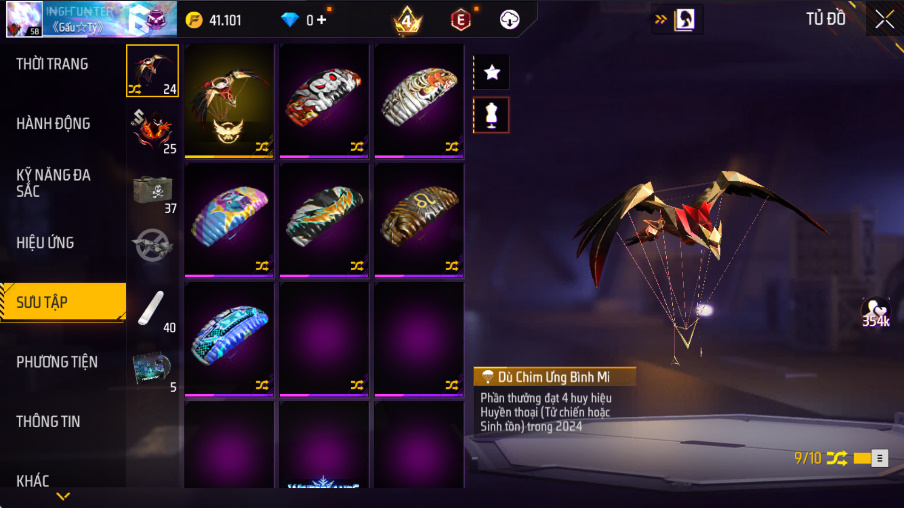Open the Thời Trang category
The width and height of the screenshot is (904, 508).
point(52,64)
